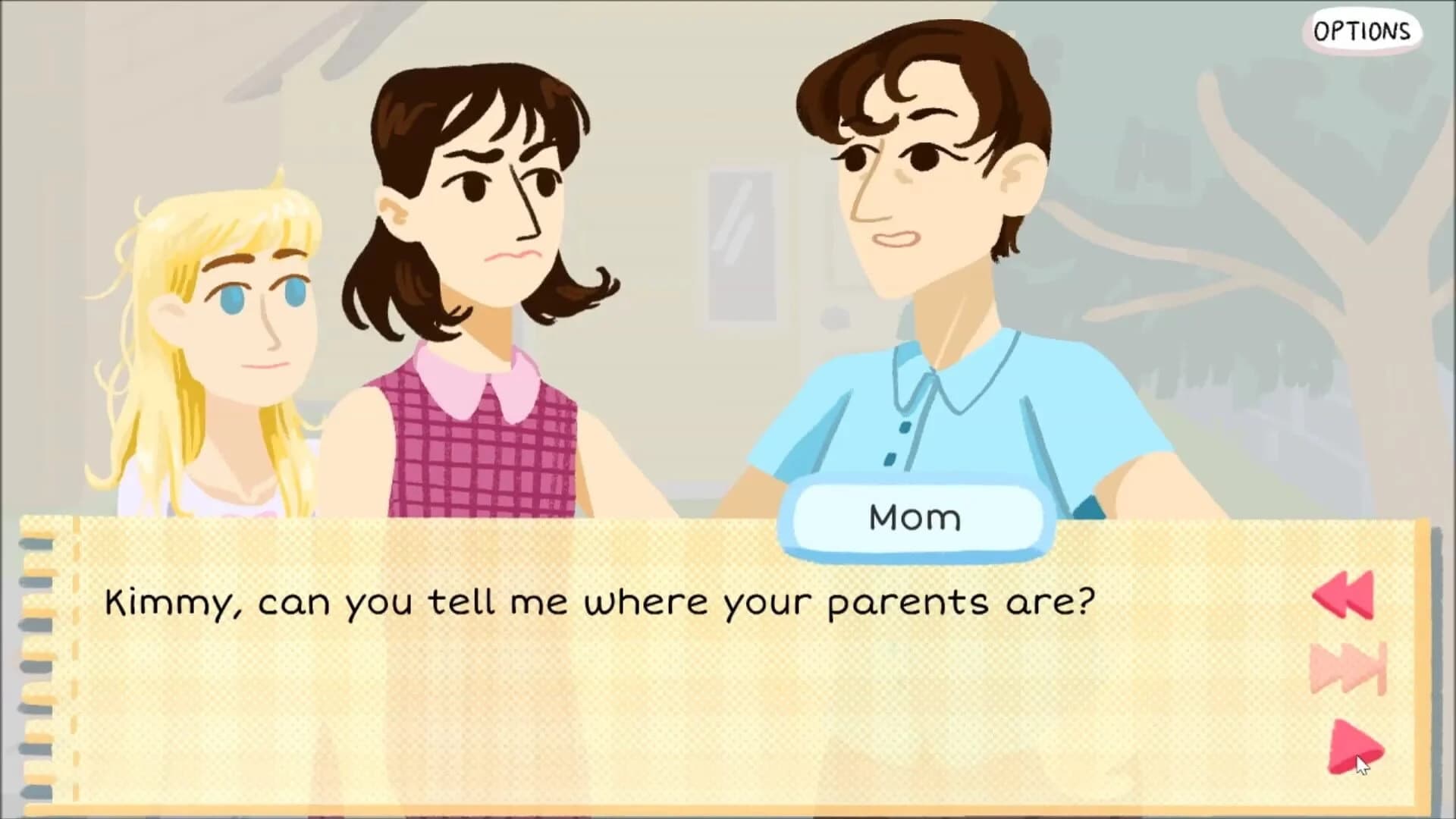
Task: Click the blonde girl Kimmy
Action: click(227, 303)
